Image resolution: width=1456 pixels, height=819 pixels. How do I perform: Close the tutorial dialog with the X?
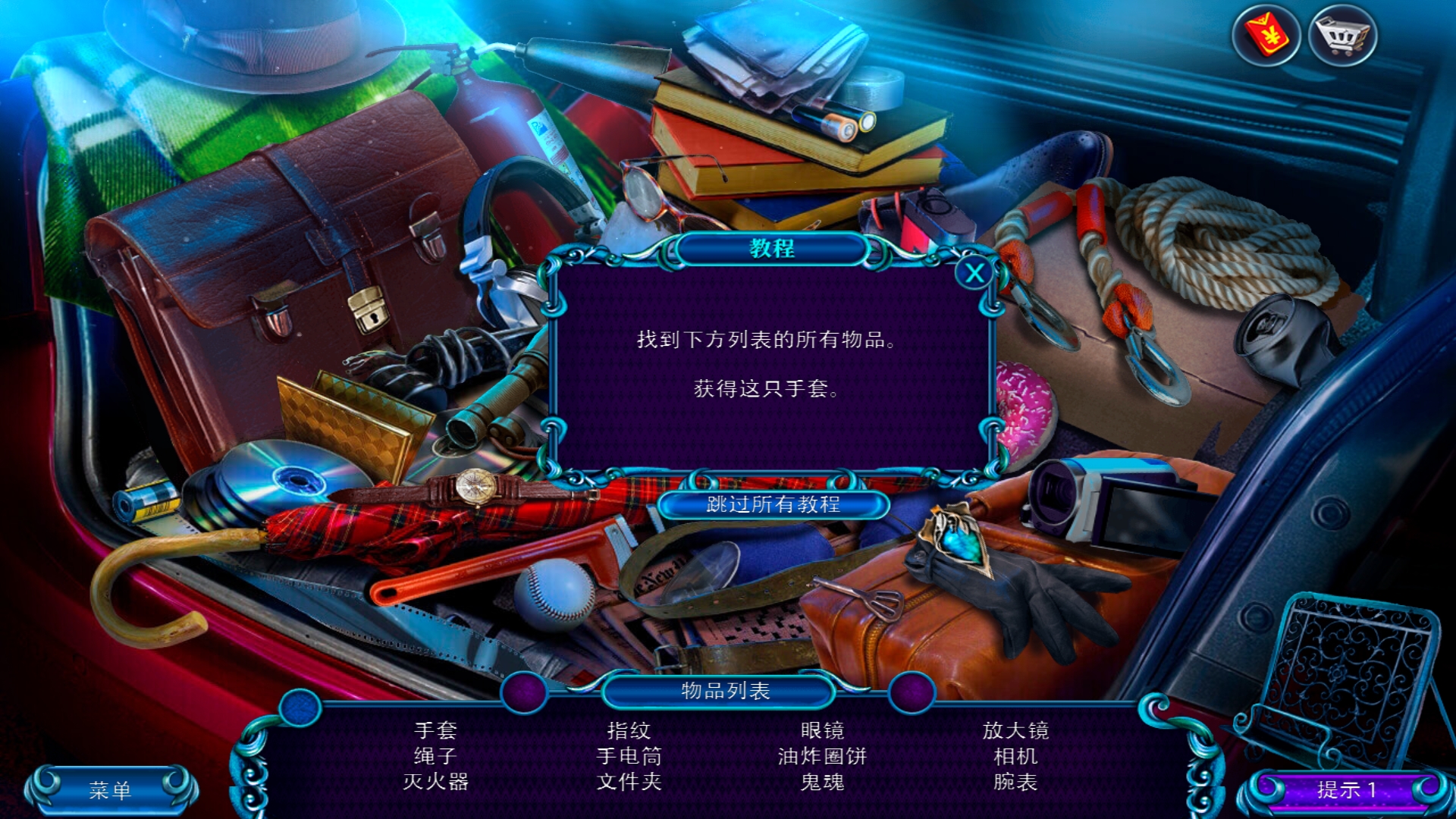pos(974,273)
